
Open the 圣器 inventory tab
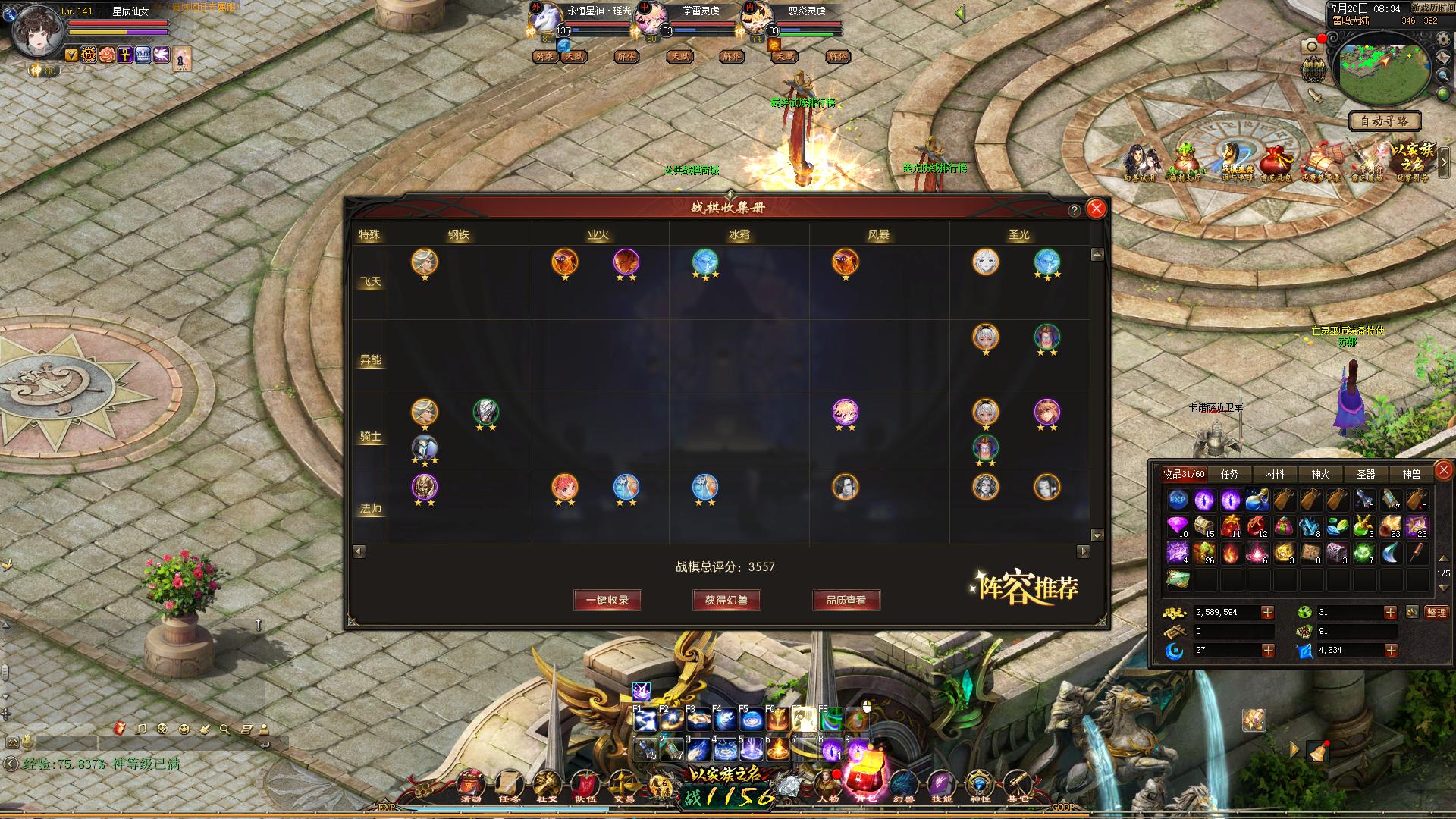click(1366, 474)
